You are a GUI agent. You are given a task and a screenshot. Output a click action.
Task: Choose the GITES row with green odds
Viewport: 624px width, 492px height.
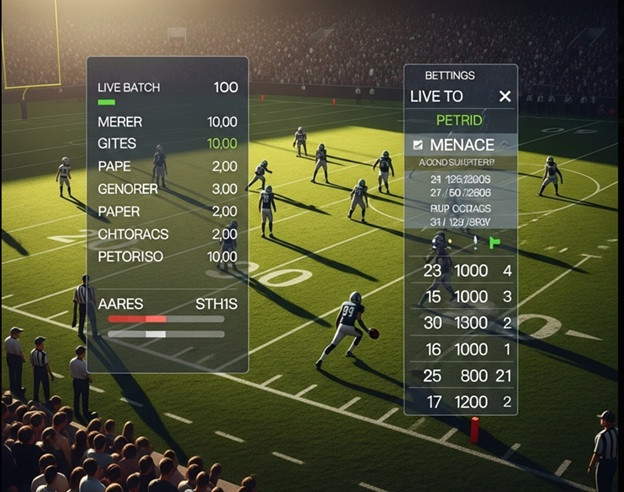coord(167,143)
